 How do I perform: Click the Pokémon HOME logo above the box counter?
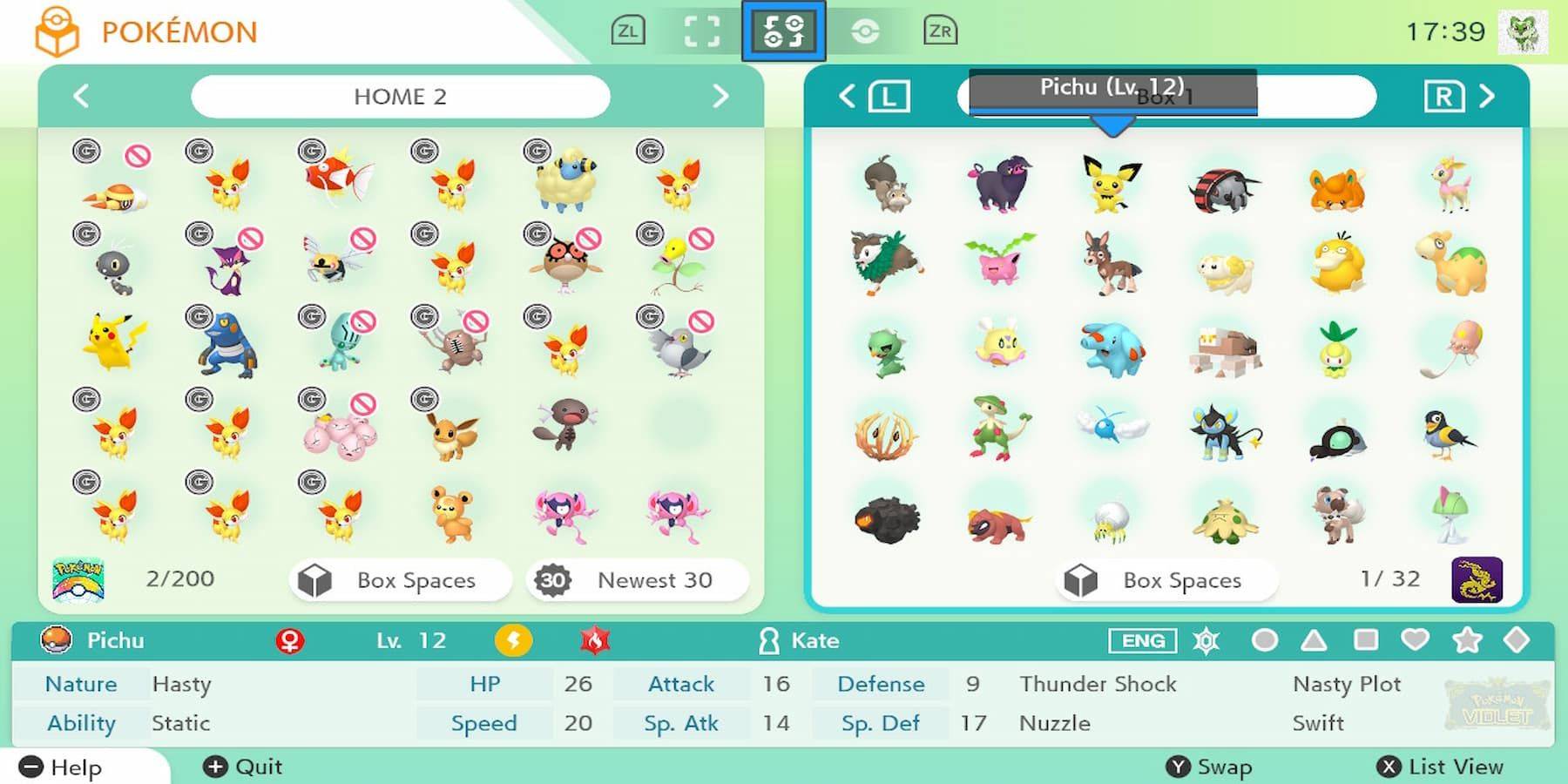tap(81, 578)
